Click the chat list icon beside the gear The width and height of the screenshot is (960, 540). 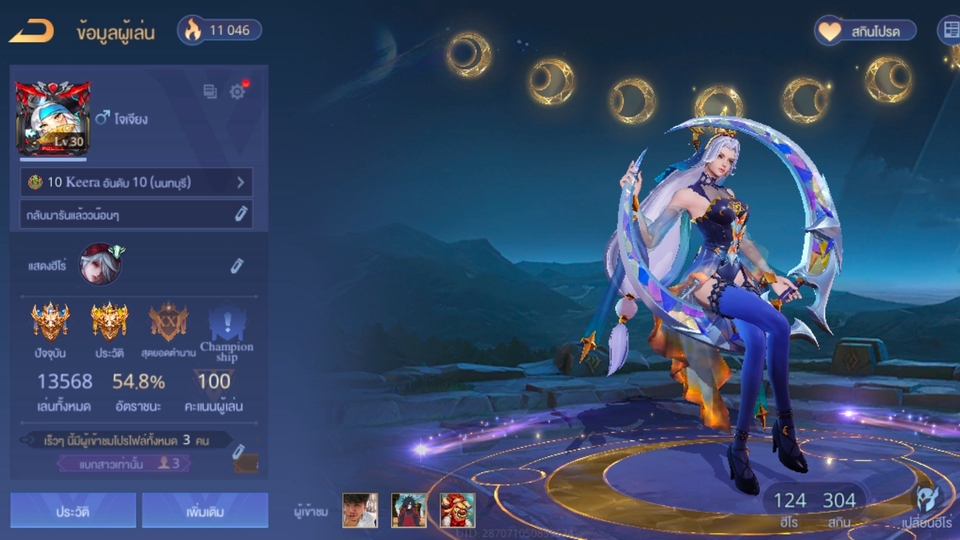210,92
